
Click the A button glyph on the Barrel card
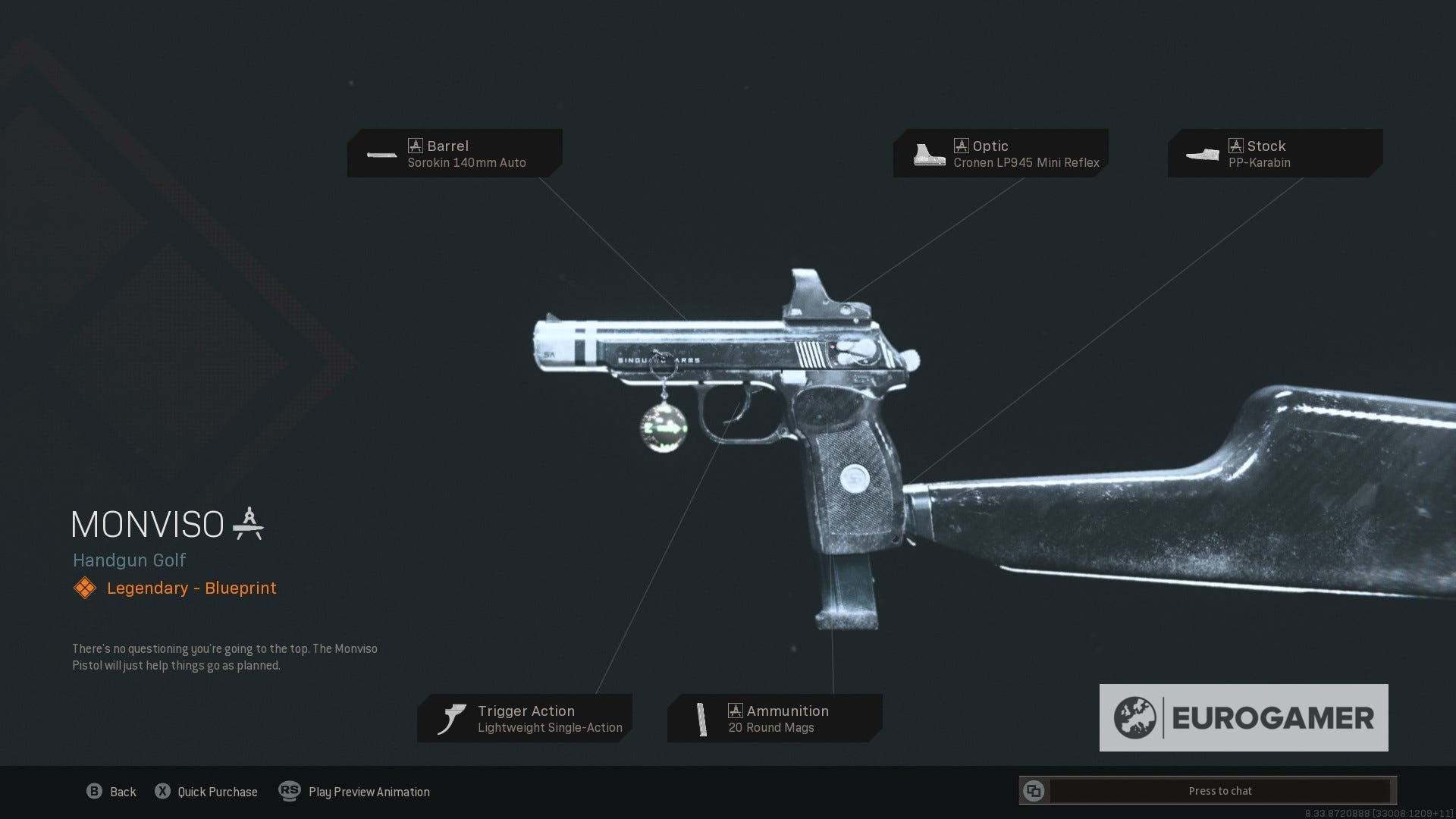click(x=416, y=145)
